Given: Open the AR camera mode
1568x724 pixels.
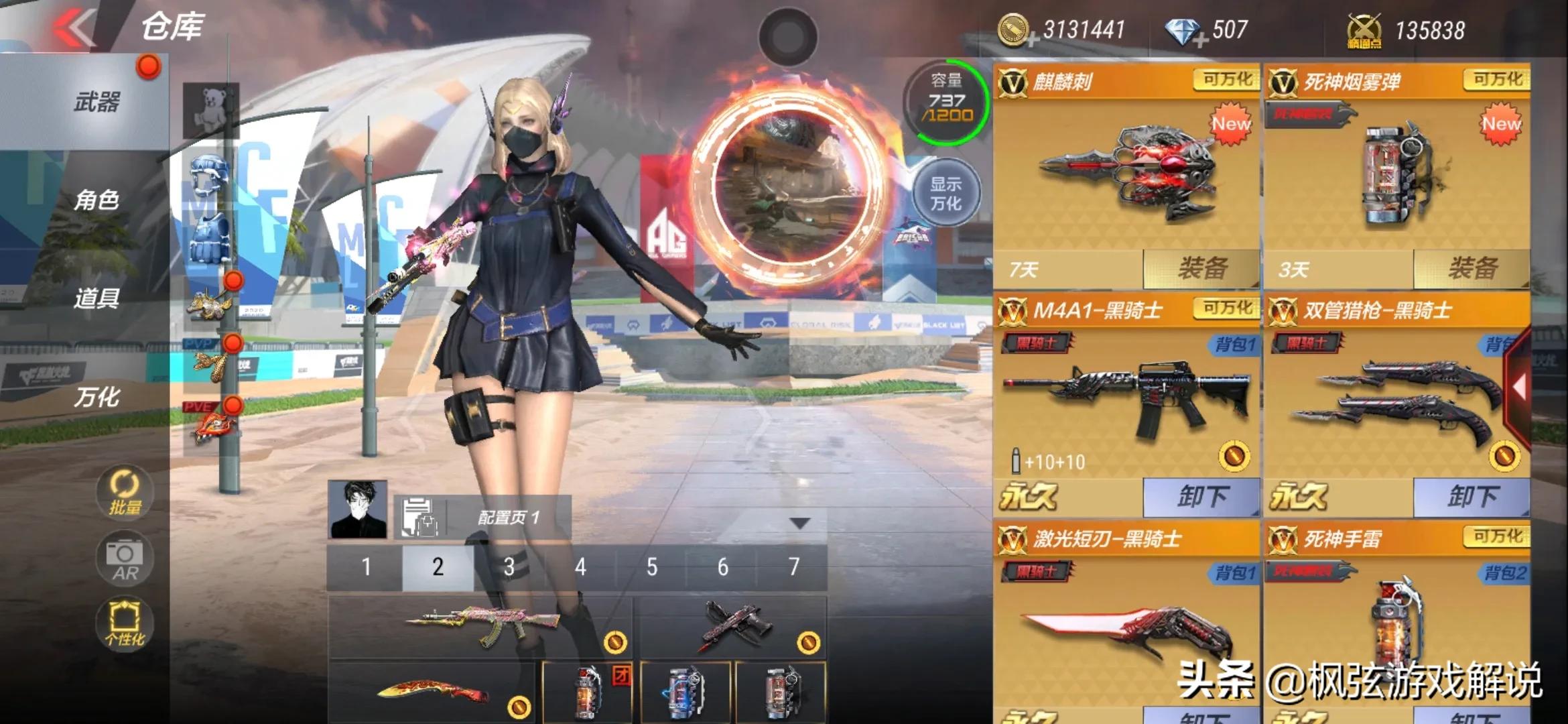Looking at the screenshot, I should click(125, 558).
